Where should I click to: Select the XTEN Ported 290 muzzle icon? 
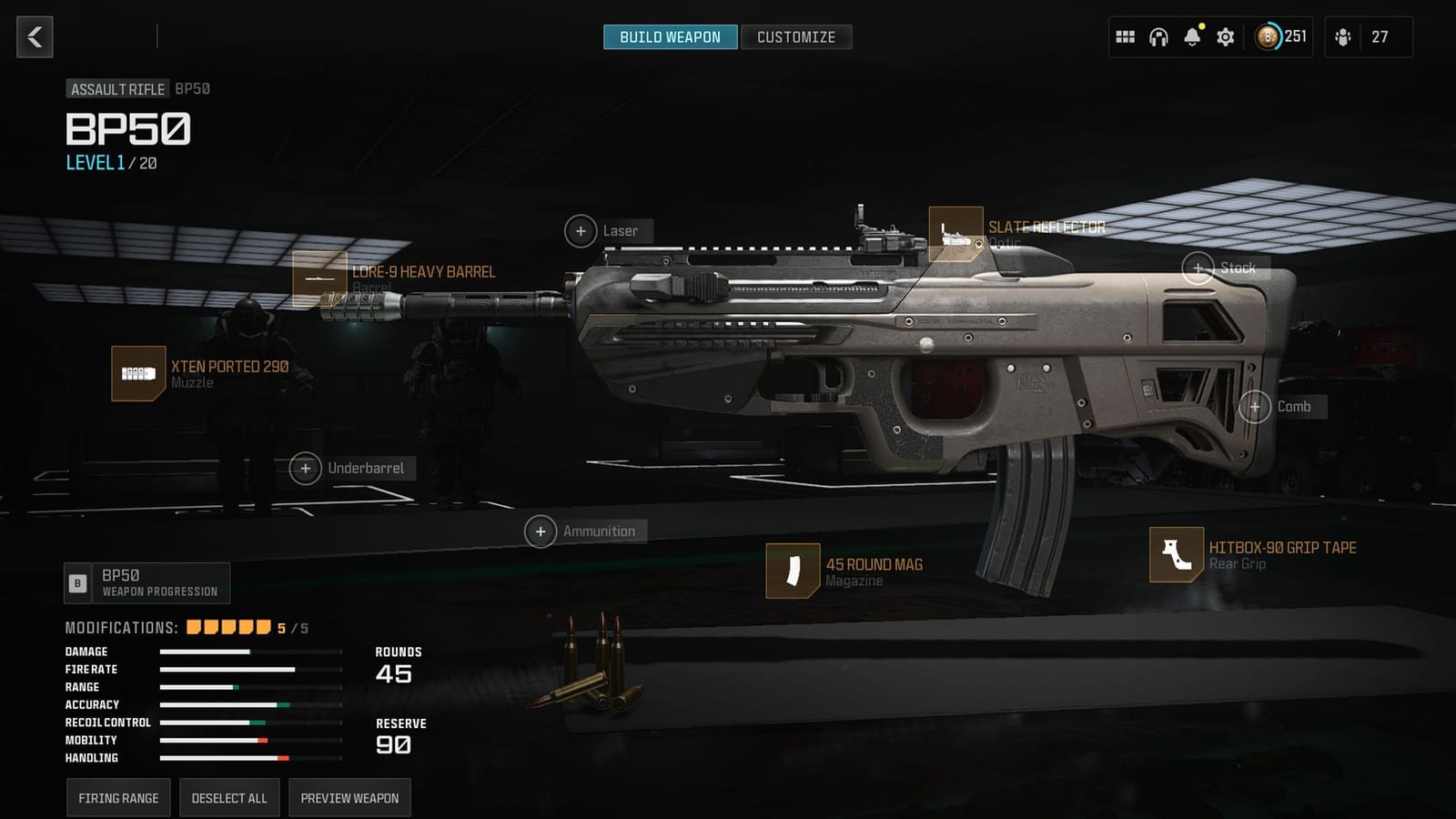136,374
